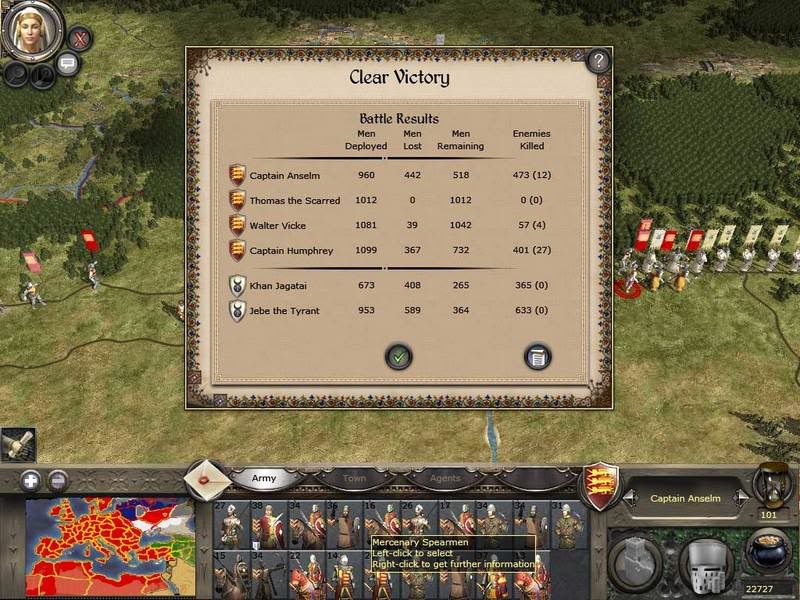800x600 pixels.
Task: Zoom out the minimap with the minus button
Action: click(x=57, y=479)
